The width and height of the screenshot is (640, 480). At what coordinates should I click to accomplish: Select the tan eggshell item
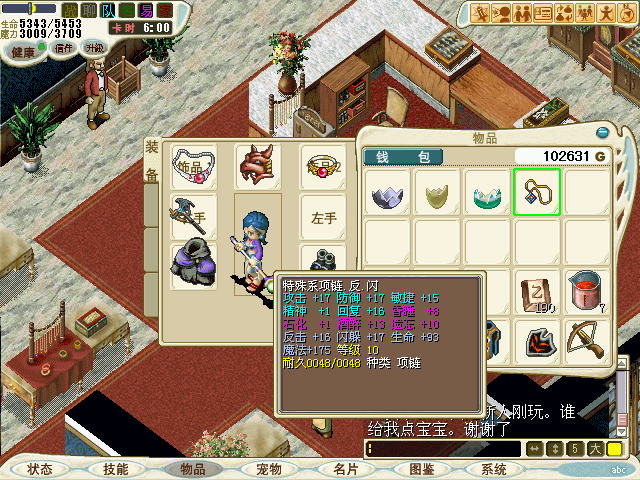pos(437,193)
